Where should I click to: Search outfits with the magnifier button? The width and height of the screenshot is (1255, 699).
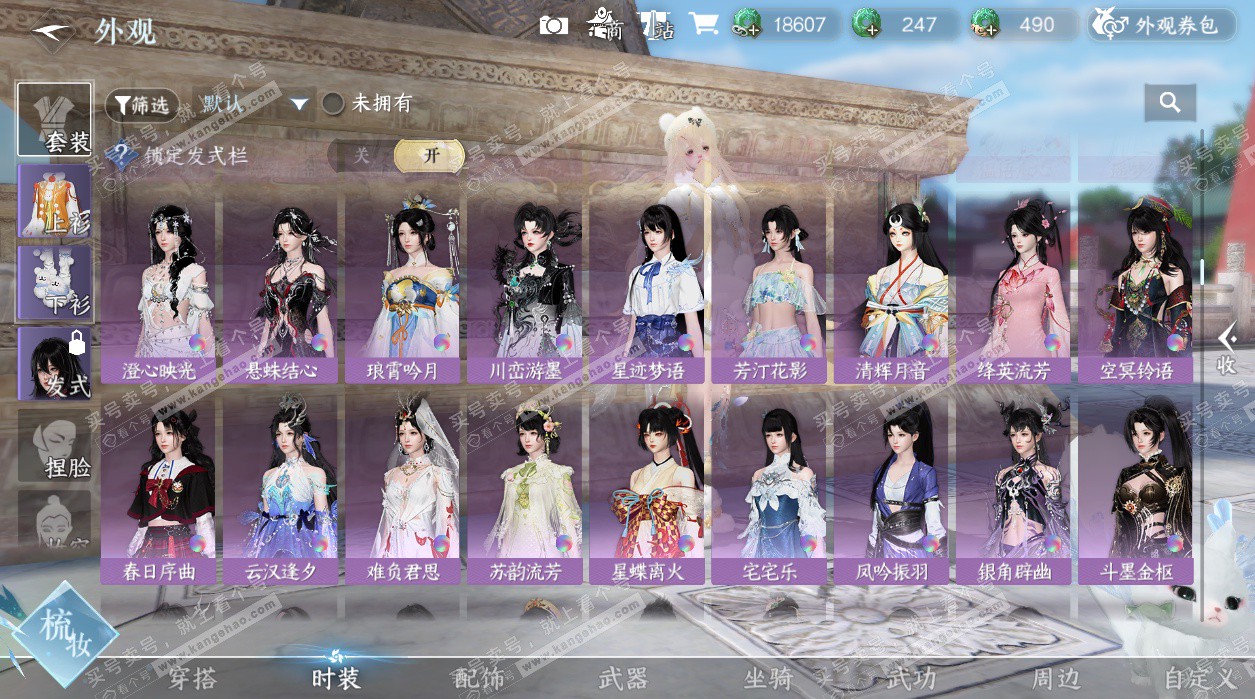(x=1170, y=101)
